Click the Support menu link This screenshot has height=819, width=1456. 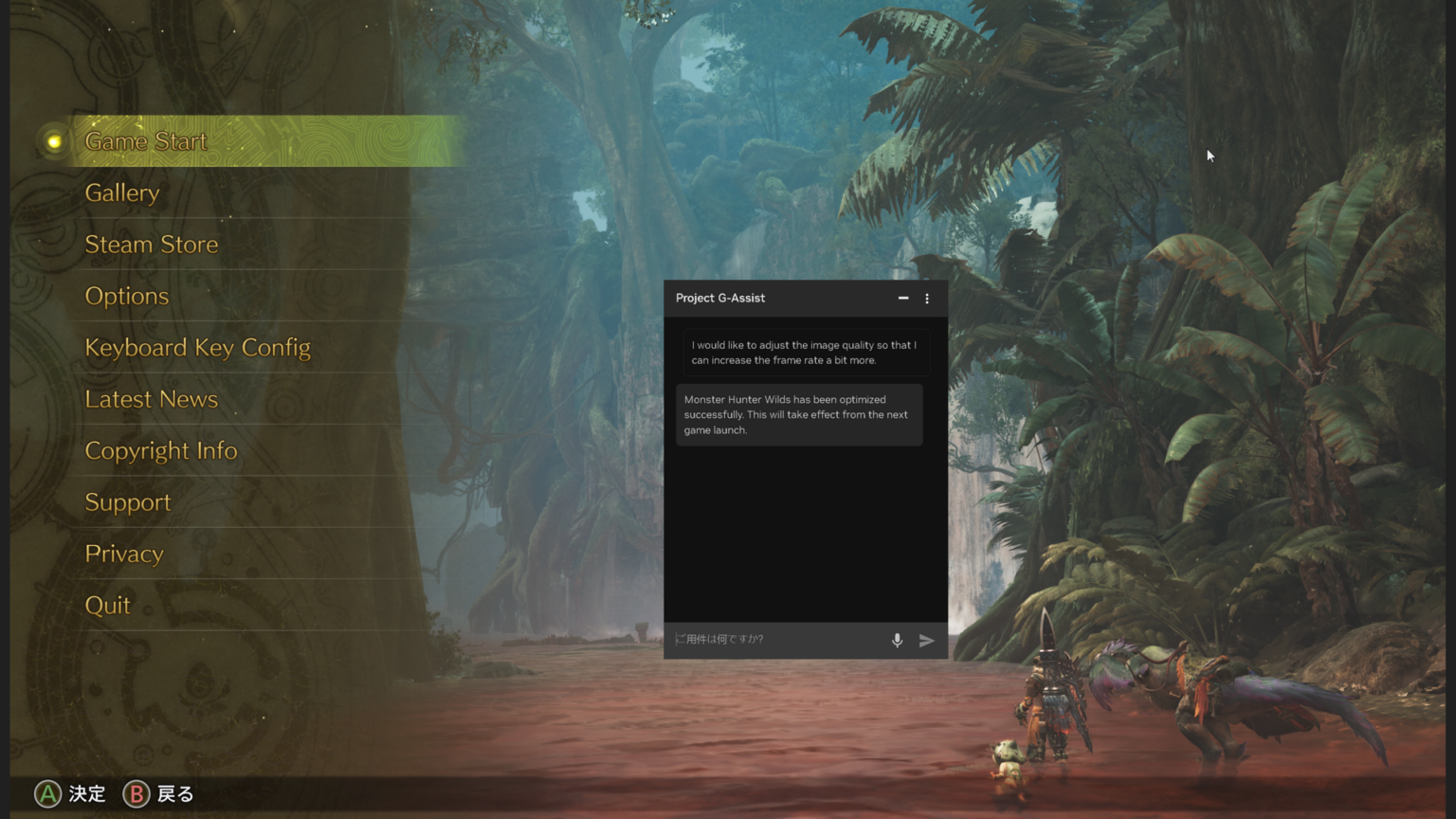pyautogui.click(x=128, y=501)
